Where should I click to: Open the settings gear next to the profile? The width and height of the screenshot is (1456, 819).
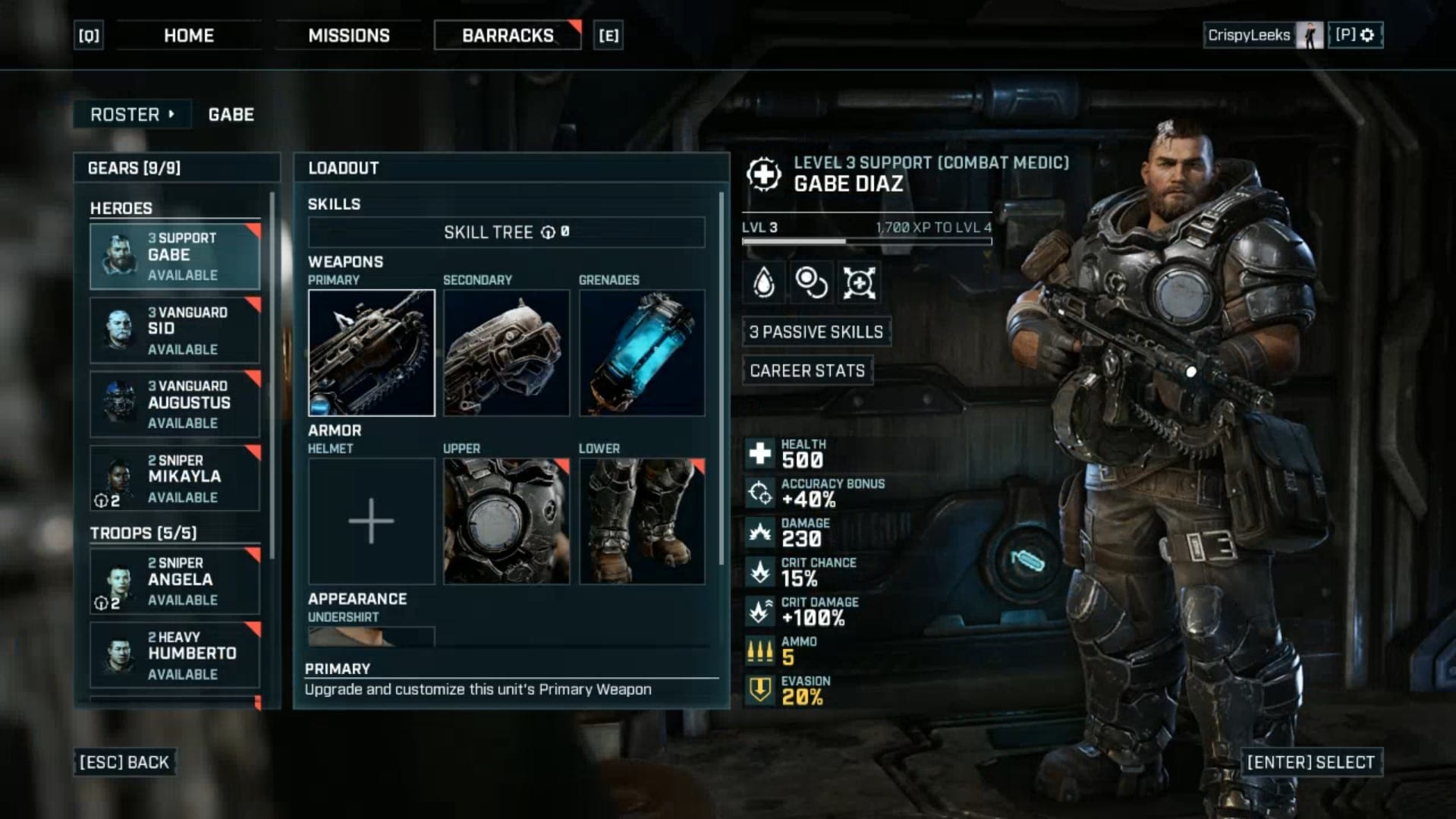[1367, 35]
